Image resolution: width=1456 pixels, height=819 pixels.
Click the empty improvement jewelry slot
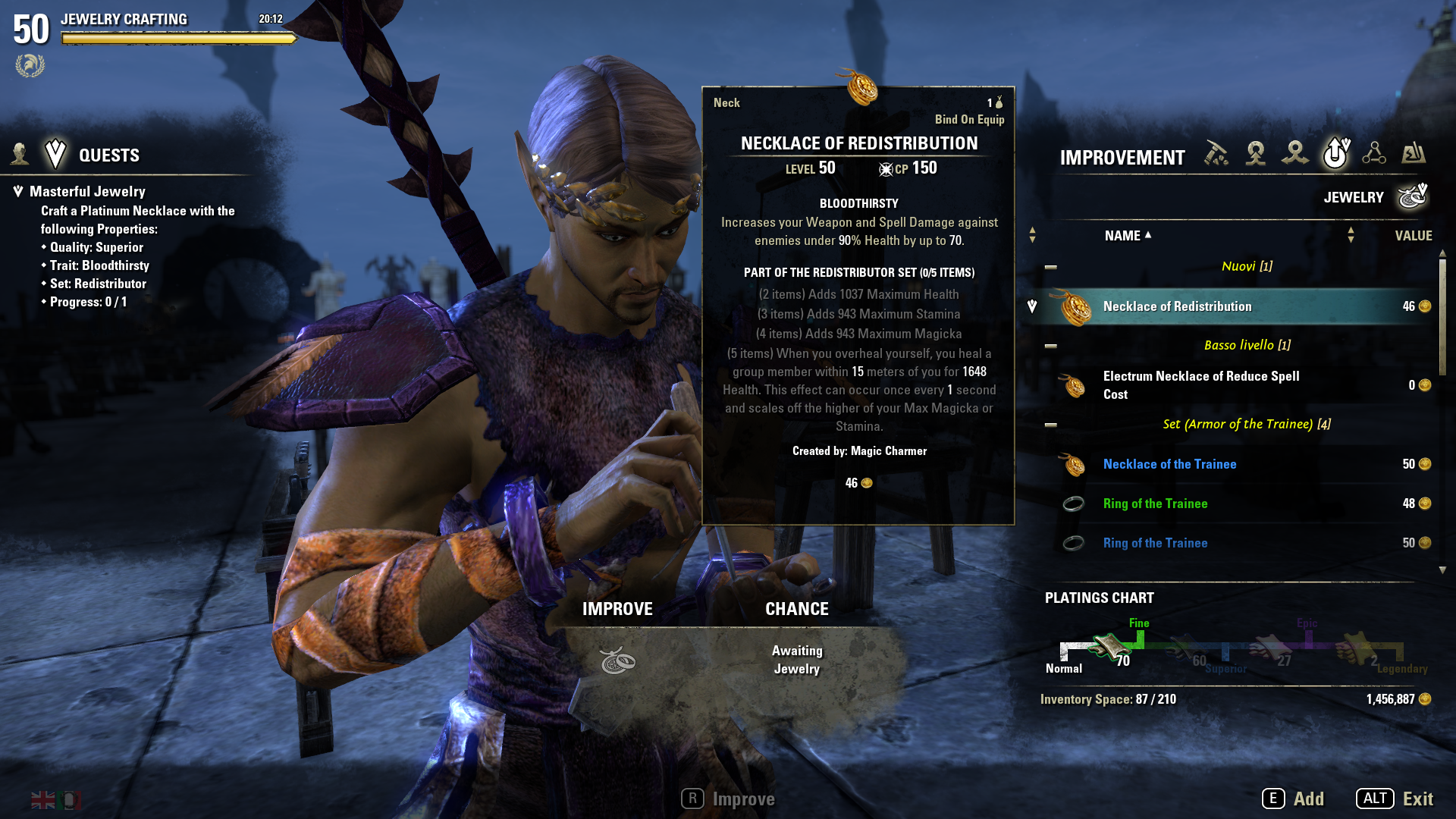tap(618, 661)
